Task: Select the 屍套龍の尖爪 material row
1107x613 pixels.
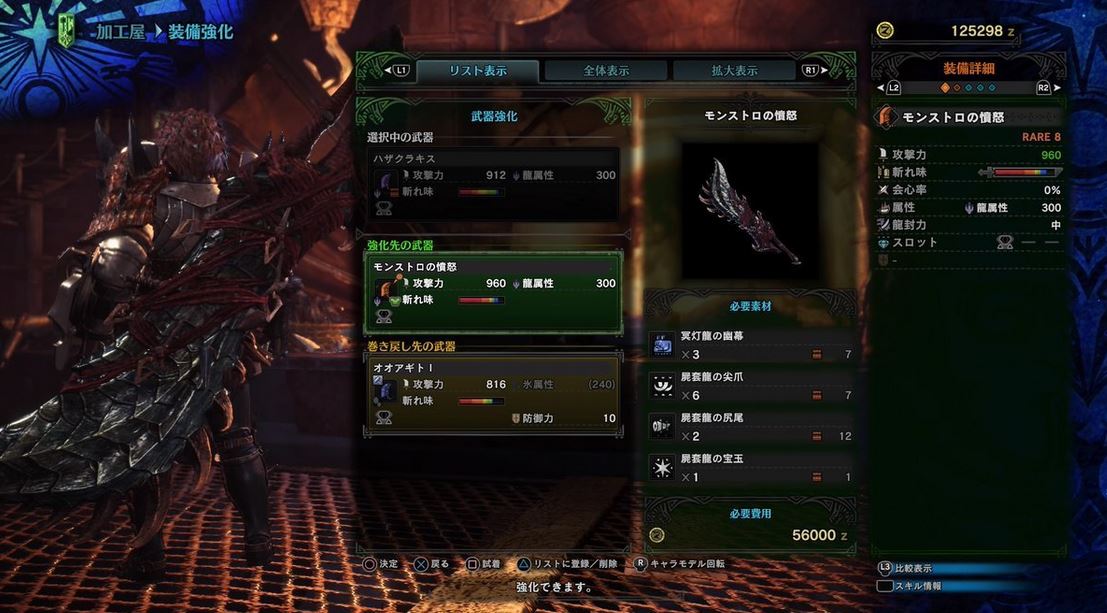Action: [750, 386]
